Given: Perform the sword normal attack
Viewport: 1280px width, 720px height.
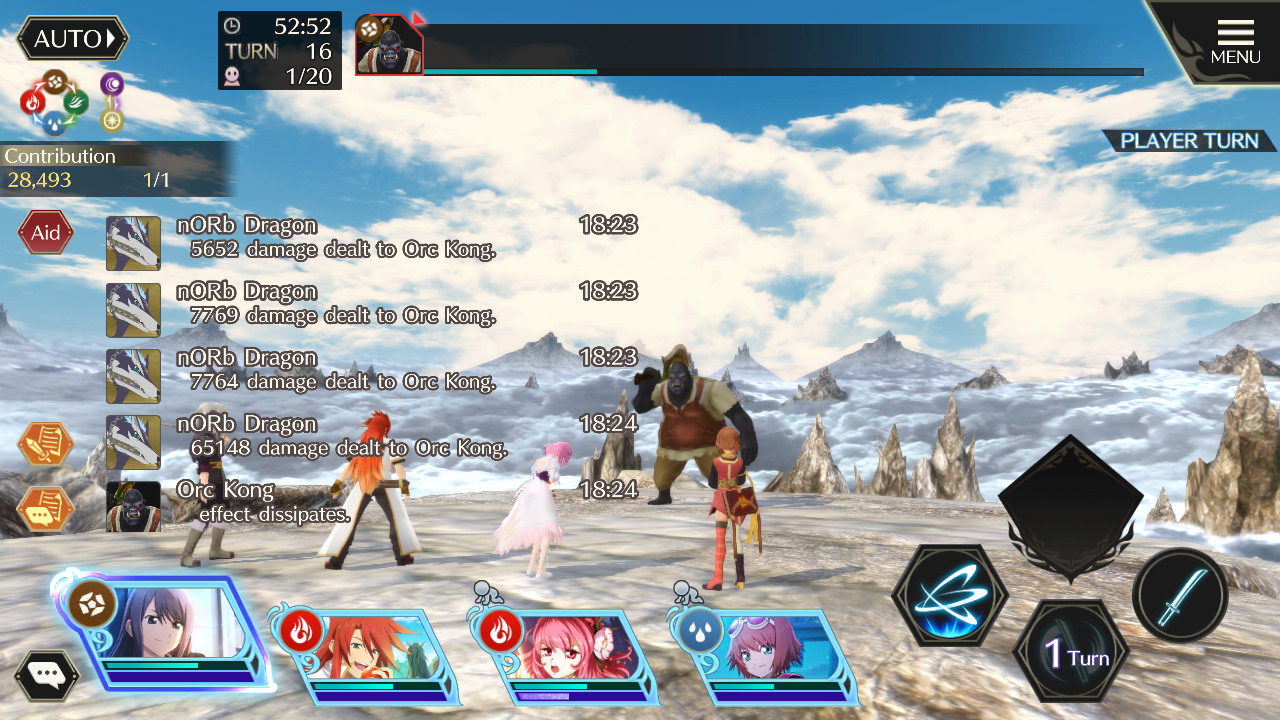Looking at the screenshot, I should coord(1180,596).
